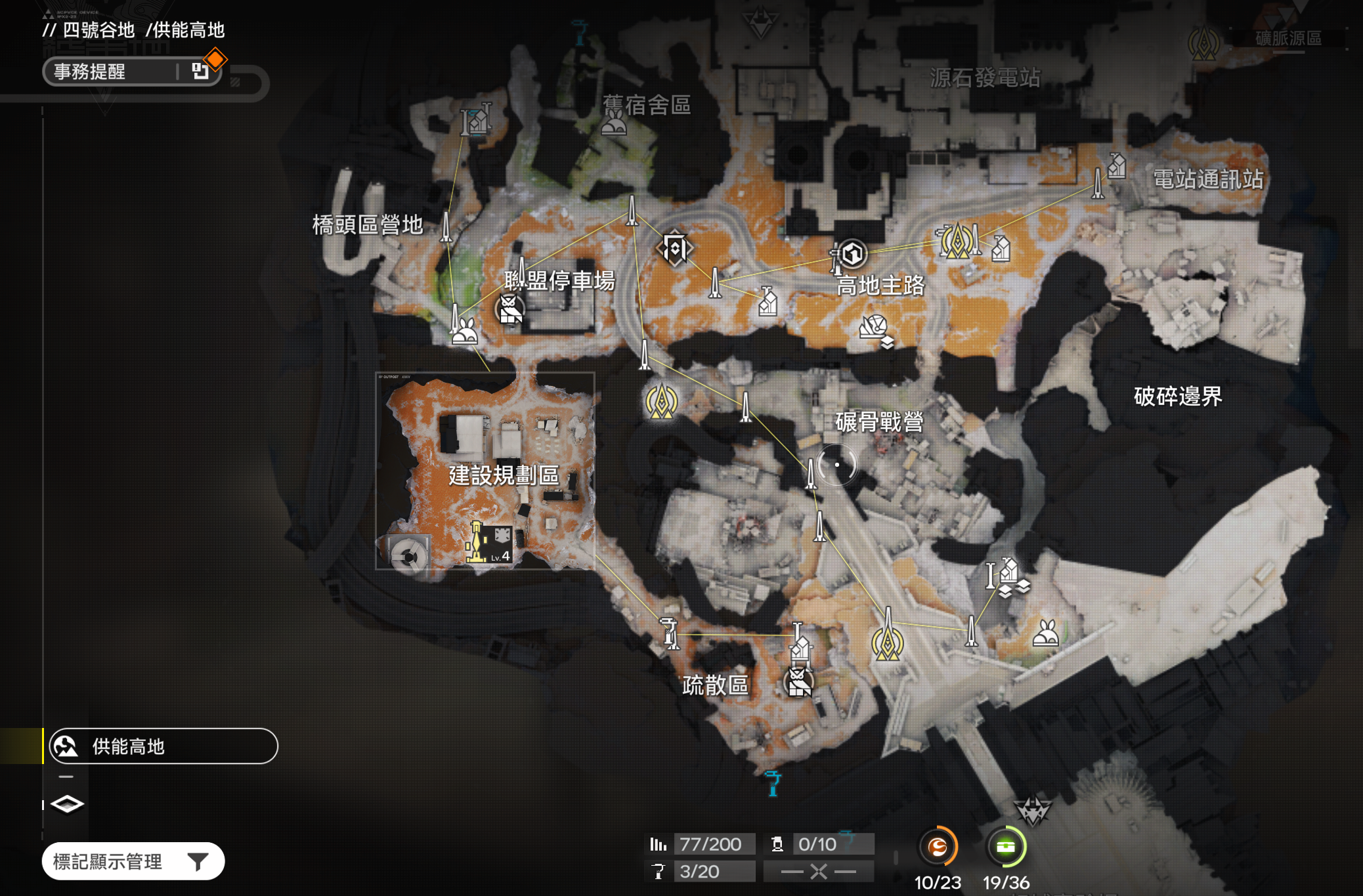Toggle the map layer diamond icon

(x=67, y=804)
